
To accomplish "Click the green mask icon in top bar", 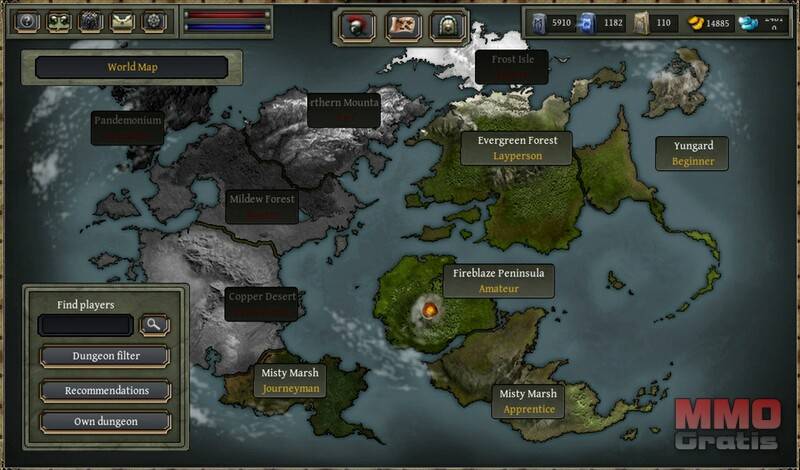I will [60, 21].
